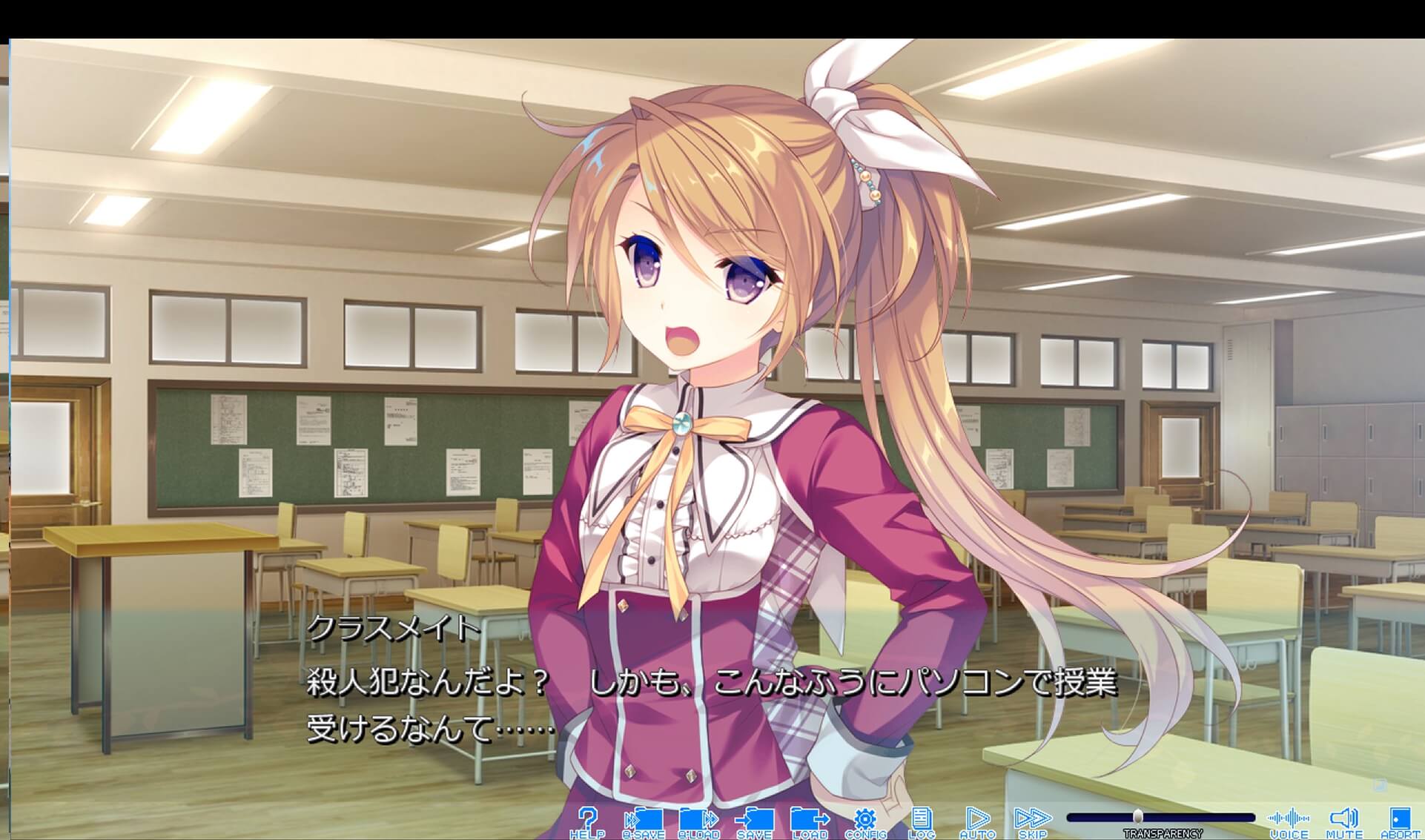Open the SAVE menu folder icon

coord(755,818)
